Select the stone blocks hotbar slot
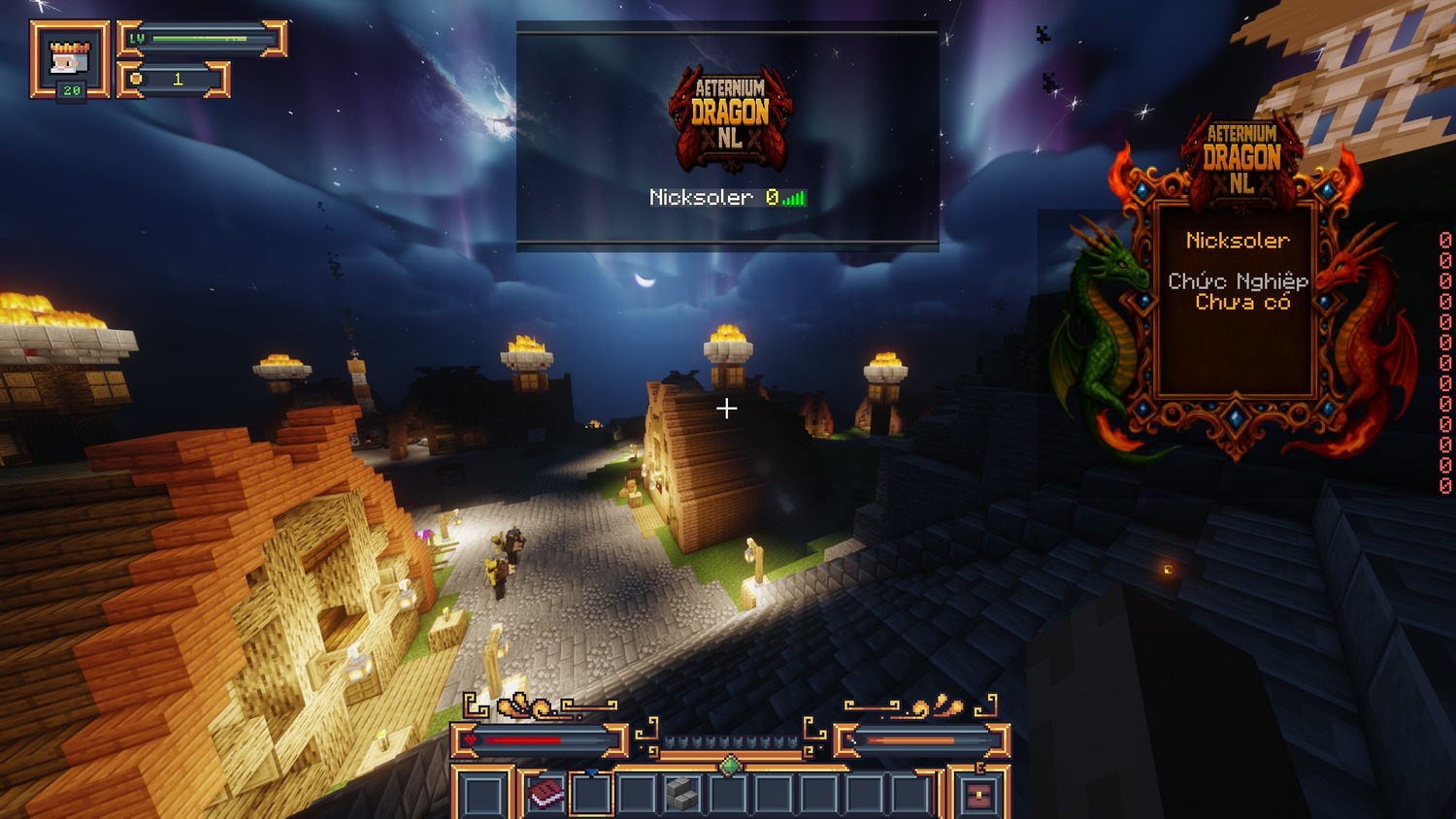 (682, 795)
